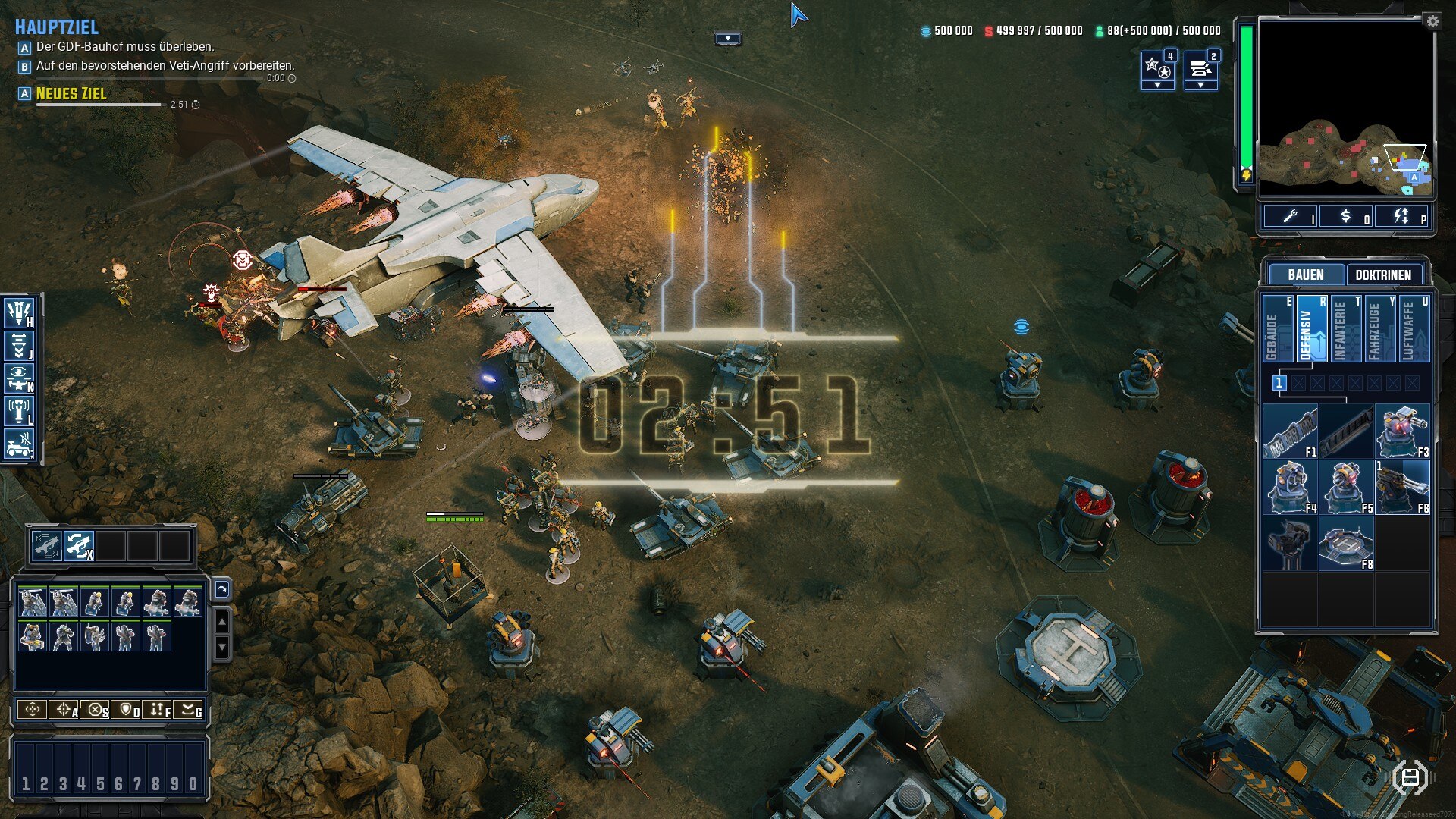Click the repair wrench button
This screenshot has height=819, width=1456.
[x=1291, y=216]
